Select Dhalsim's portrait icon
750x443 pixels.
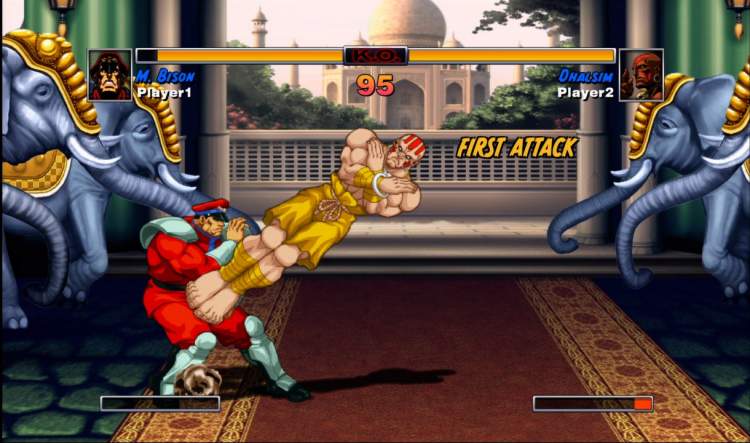(641, 75)
